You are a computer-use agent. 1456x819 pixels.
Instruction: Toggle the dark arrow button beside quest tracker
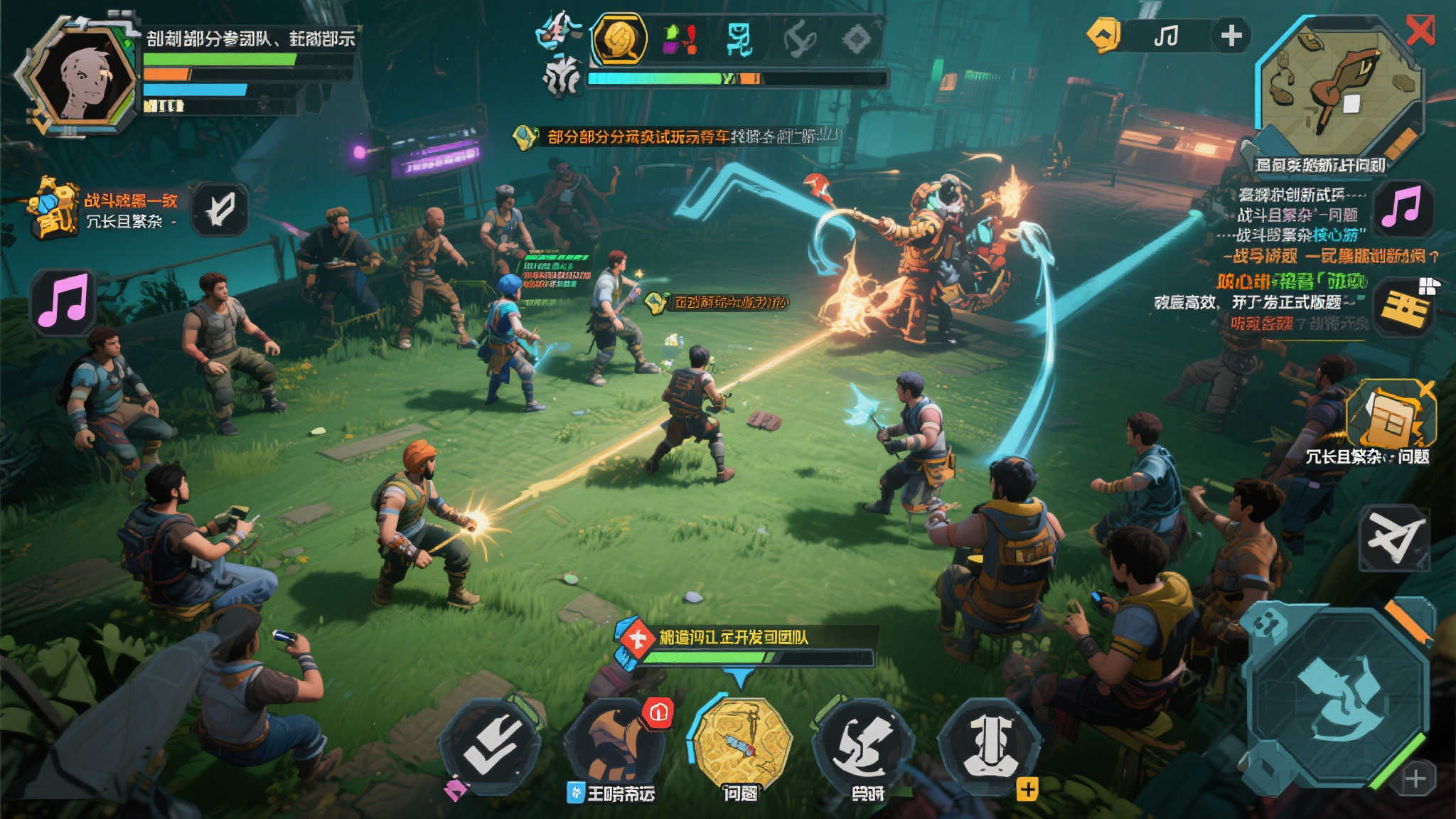220,210
